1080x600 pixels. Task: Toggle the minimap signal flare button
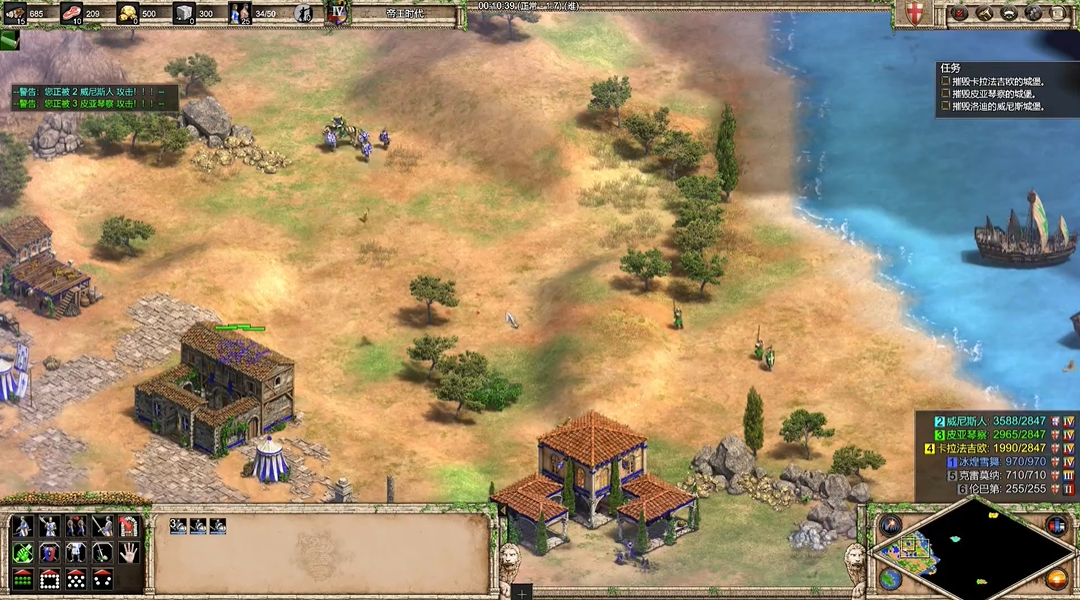pyautogui.click(x=890, y=525)
